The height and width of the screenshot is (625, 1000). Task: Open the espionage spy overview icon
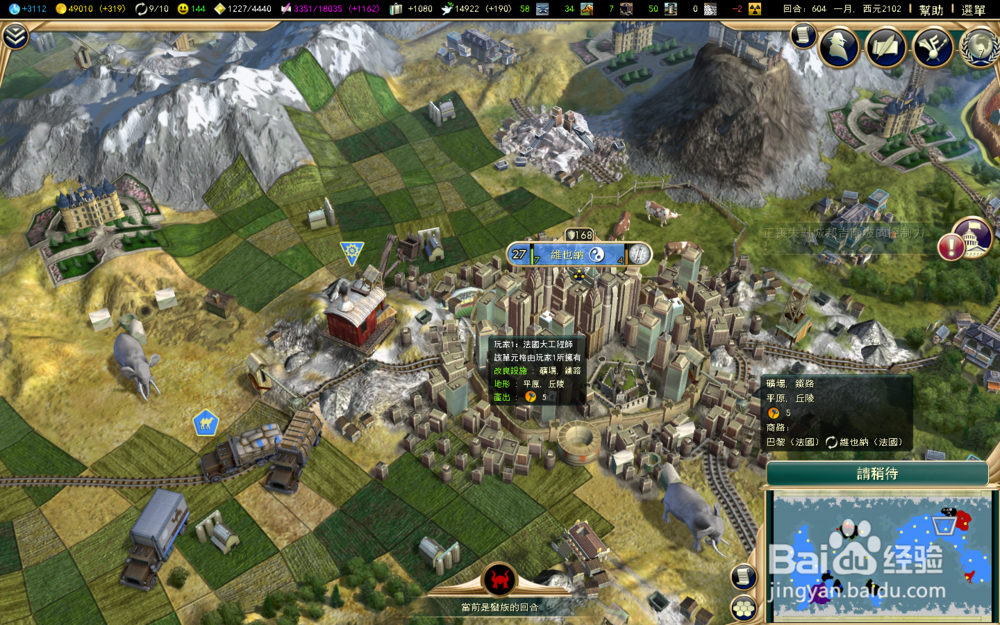click(x=839, y=46)
